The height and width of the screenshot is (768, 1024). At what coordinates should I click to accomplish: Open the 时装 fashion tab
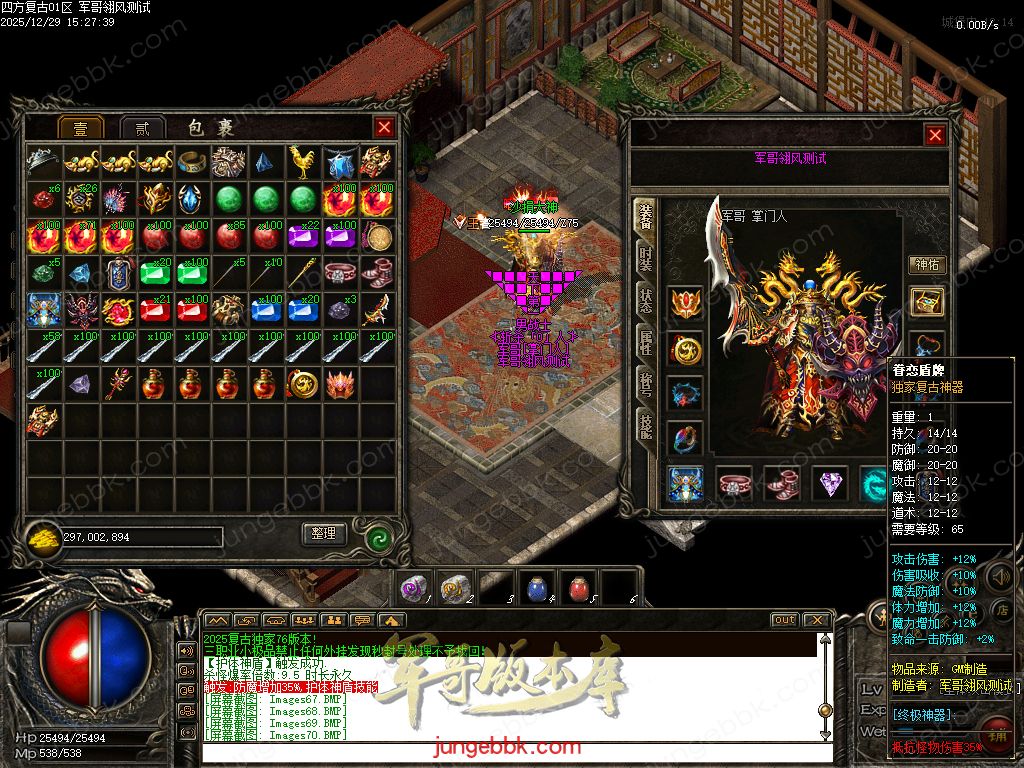pos(647,263)
